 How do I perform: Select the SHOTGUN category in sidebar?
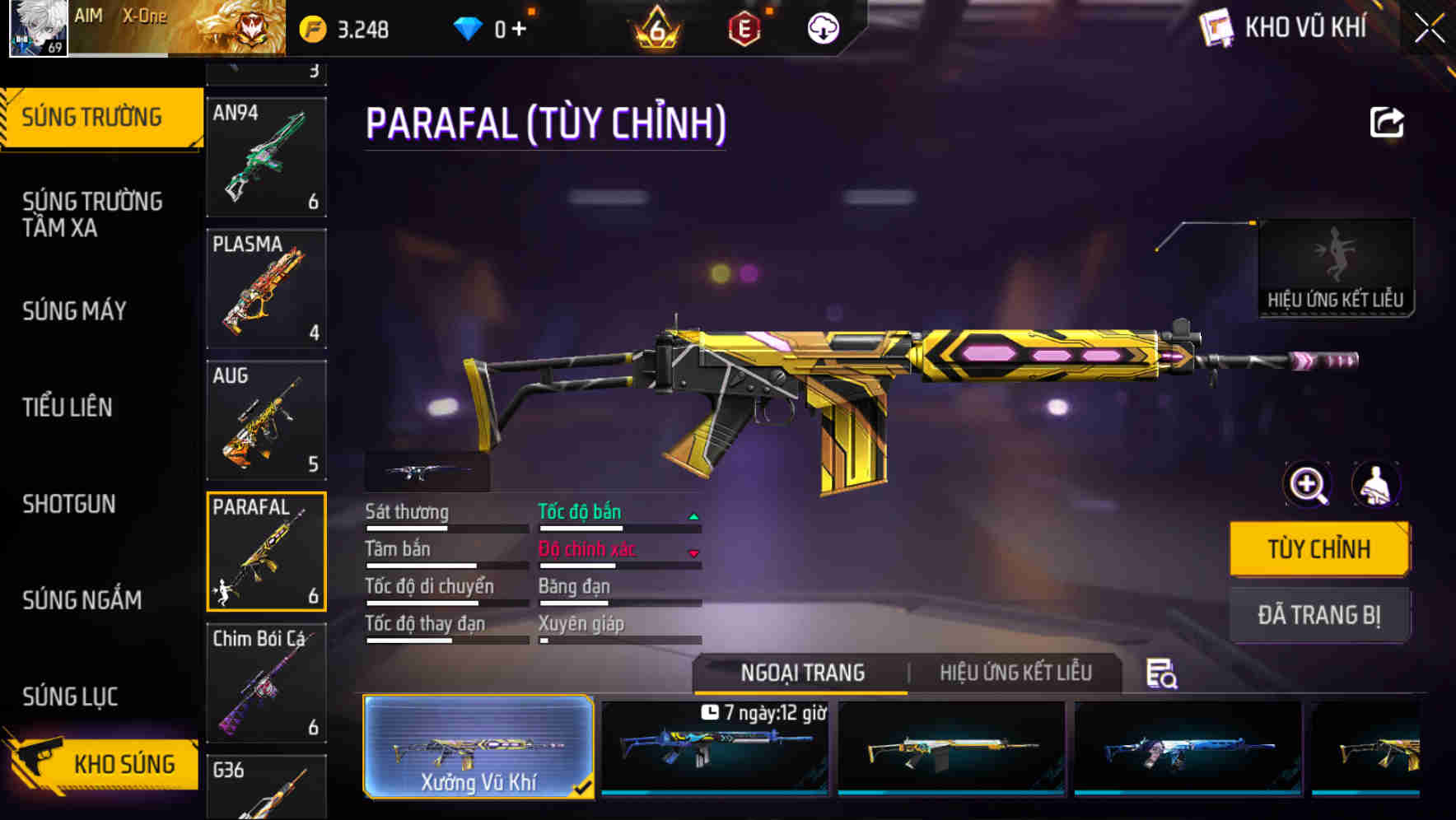pyautogui.click(x=69, y=504)
